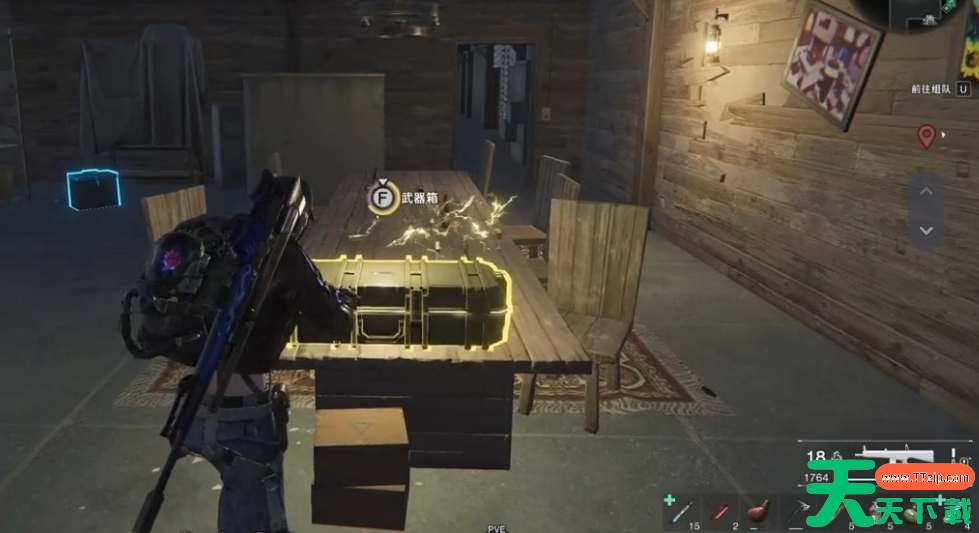Click the down arrow on the side panel

pos(926,230)
